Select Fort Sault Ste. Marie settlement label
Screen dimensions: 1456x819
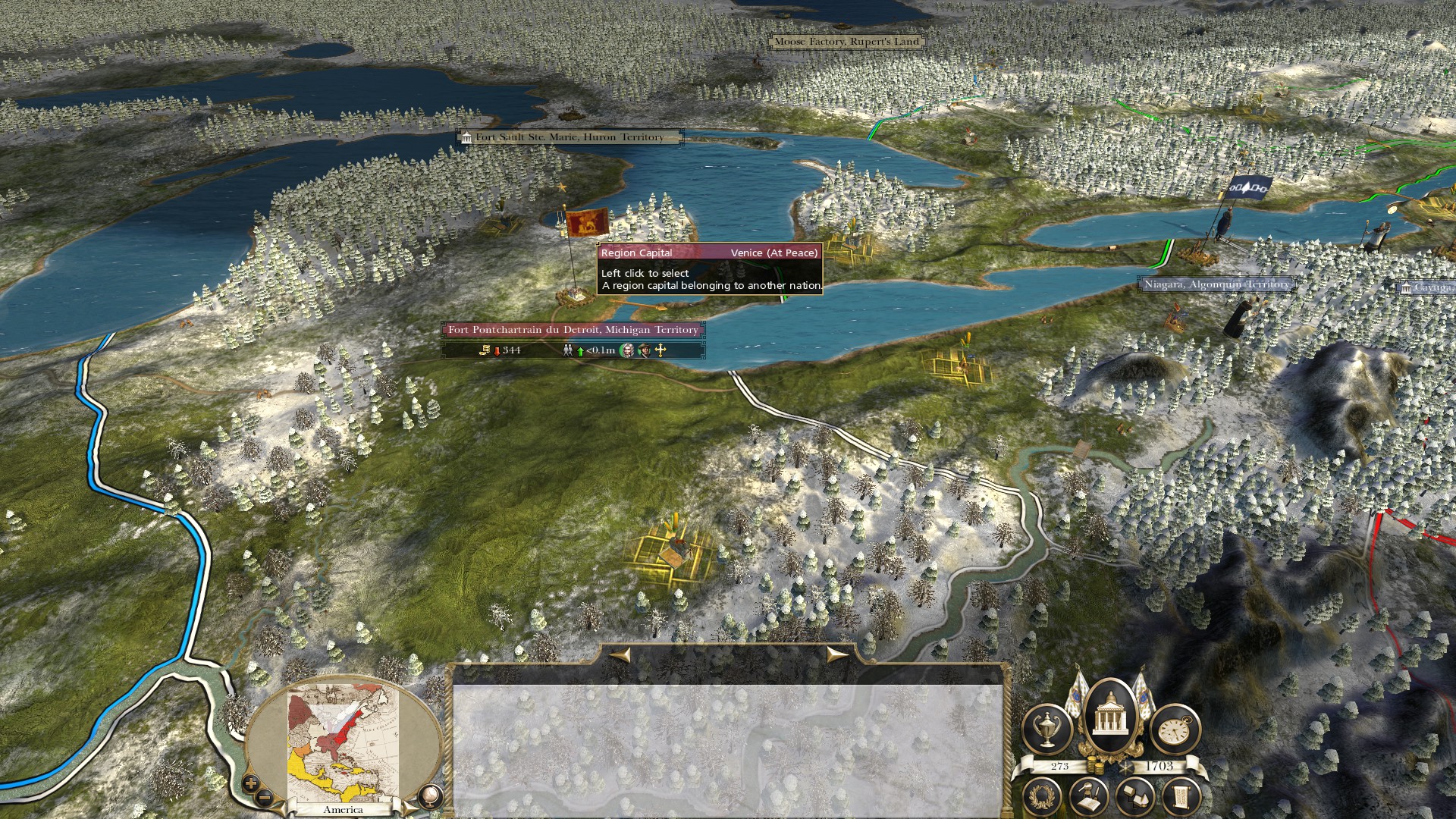[x=569, y=137]
